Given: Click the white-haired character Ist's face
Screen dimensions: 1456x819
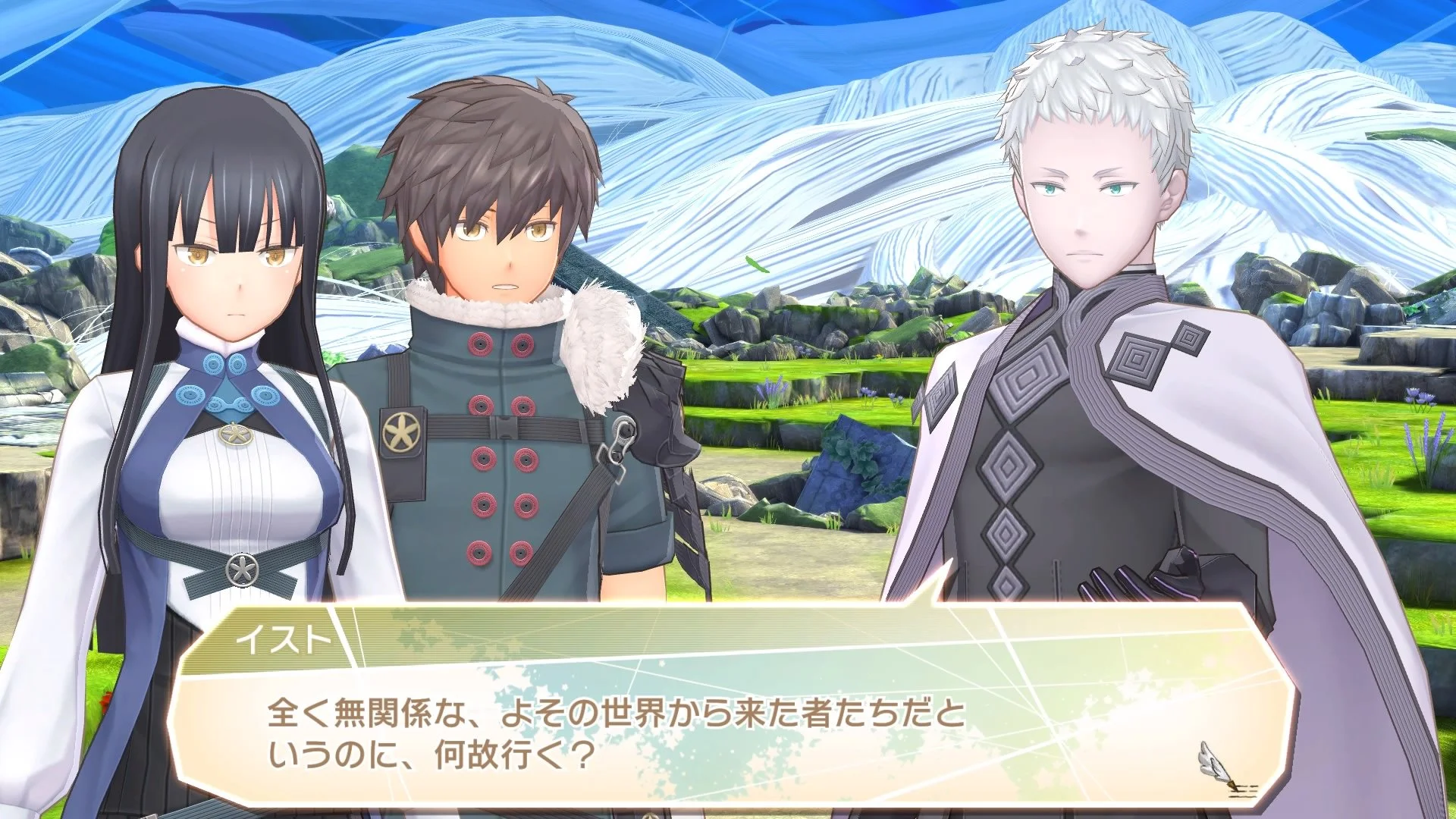Looking at the screenshot, I should tap(1084, 212).
